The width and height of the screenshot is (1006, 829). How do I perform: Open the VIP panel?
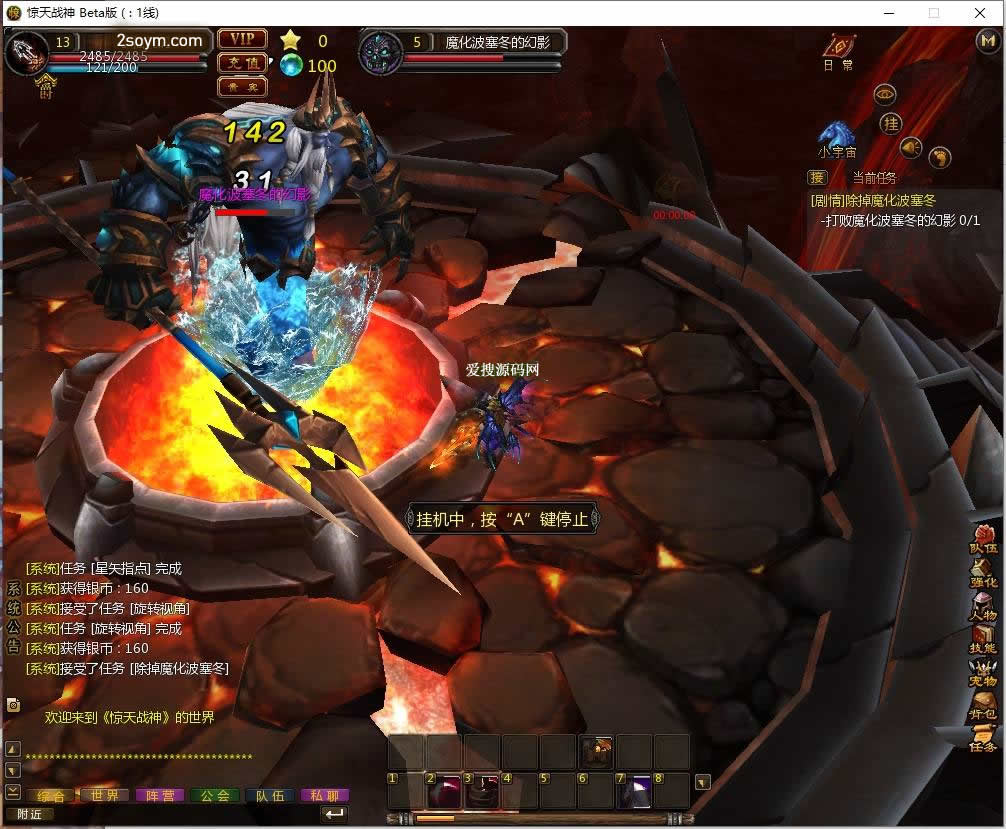coord(242,39)
